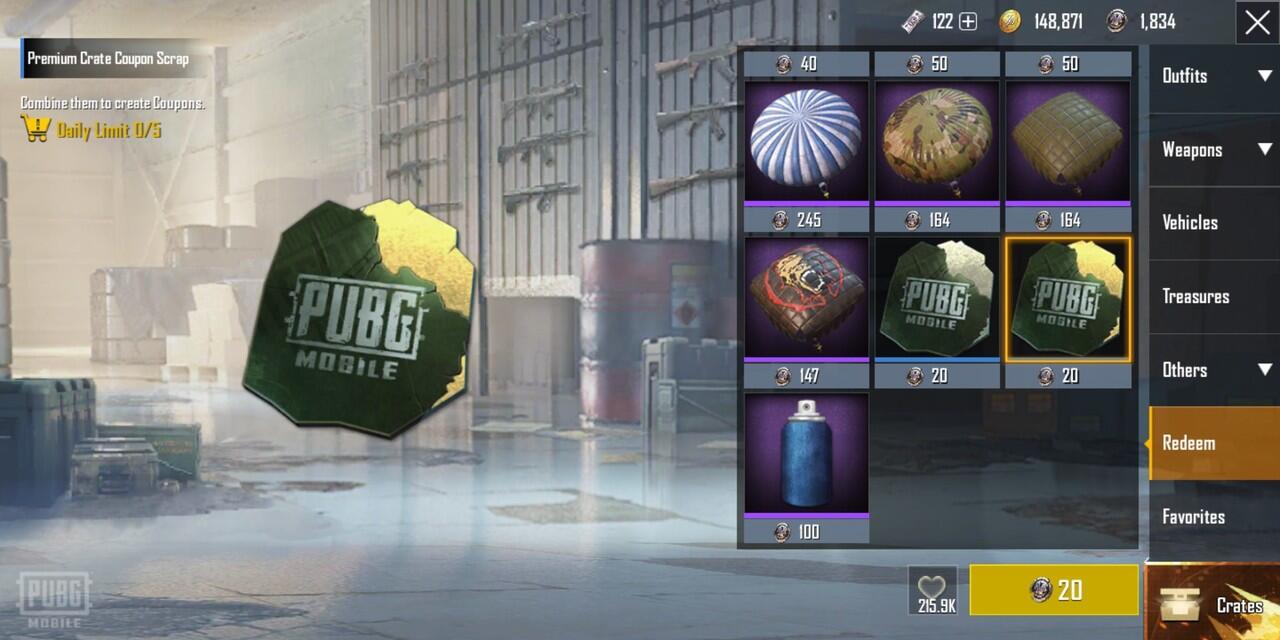Screen dimensions: 1280x640
Task: Expand the Outfits category
Action: (1214, 76)
